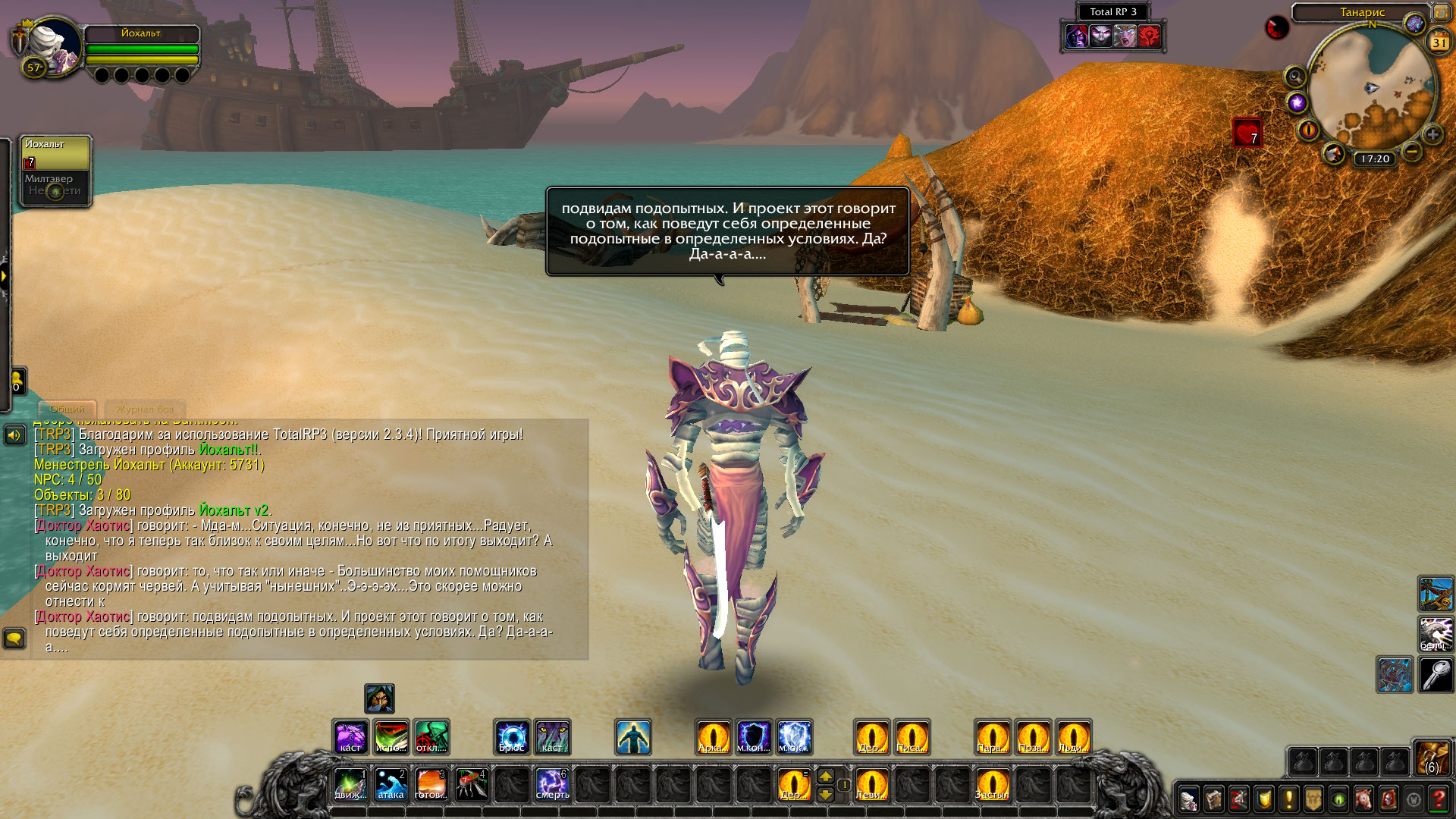Activate the 'смерть' ability in slot 6
The height and width of the screenshot is (819, 1456).
pos(552,784)
